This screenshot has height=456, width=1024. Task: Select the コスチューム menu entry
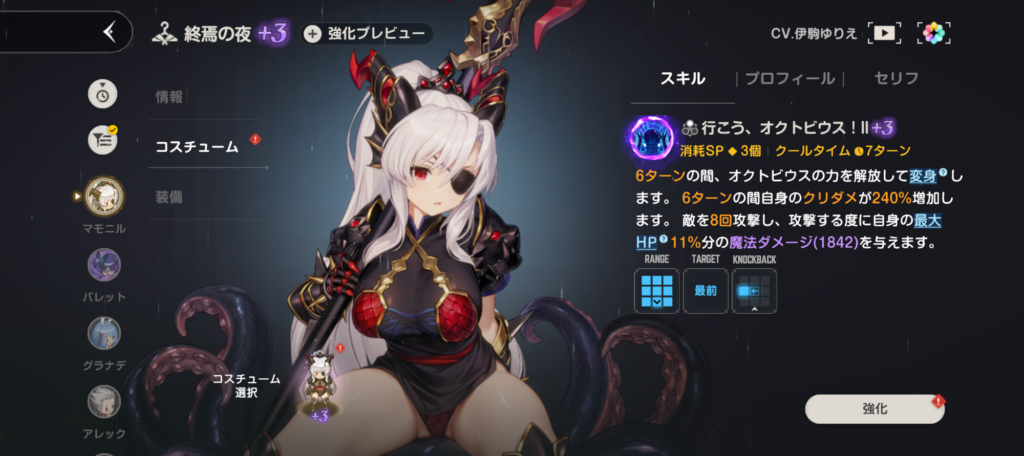197,146
